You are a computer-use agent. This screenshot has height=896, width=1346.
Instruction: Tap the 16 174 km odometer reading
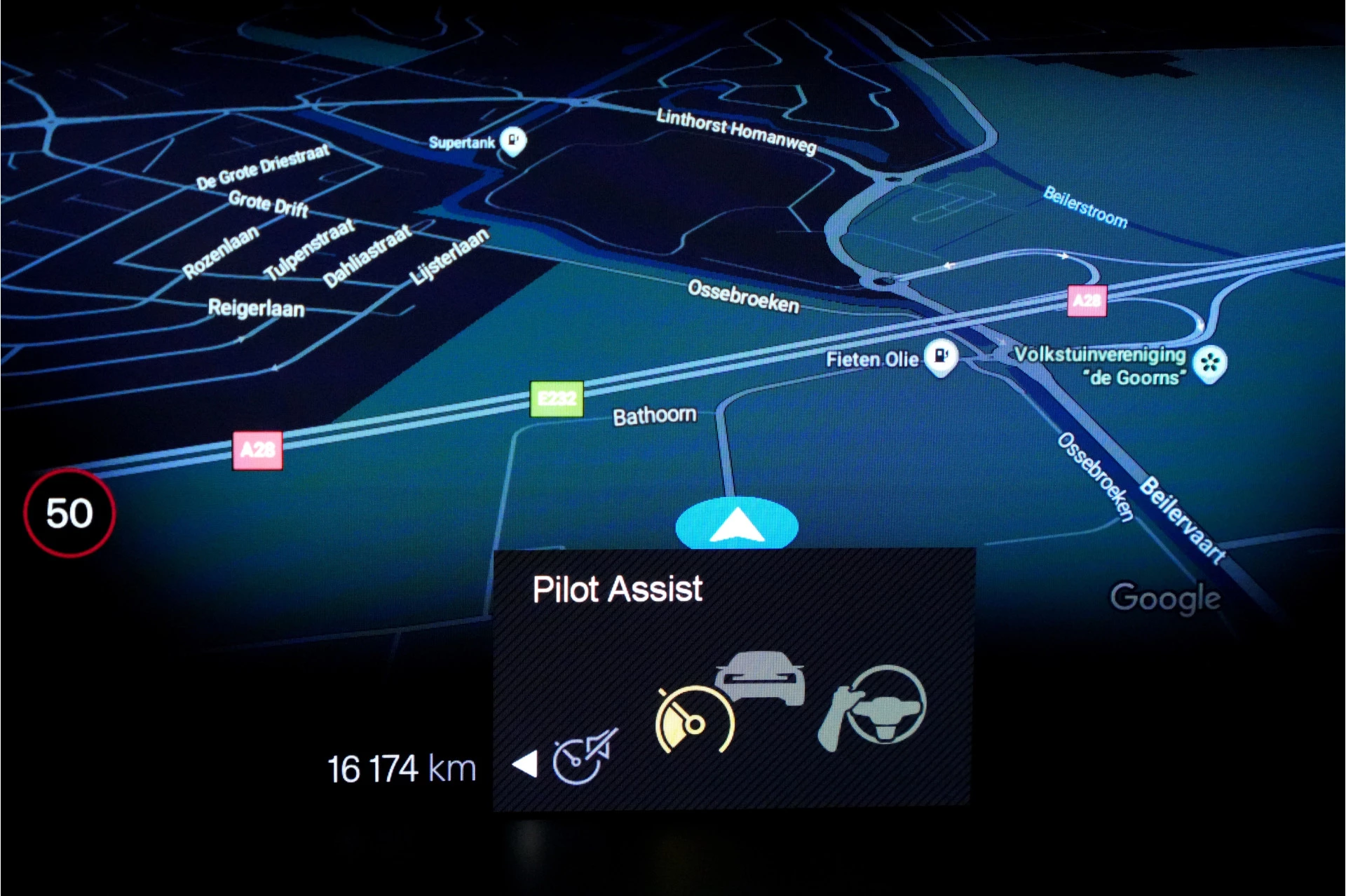click(402, 768)
